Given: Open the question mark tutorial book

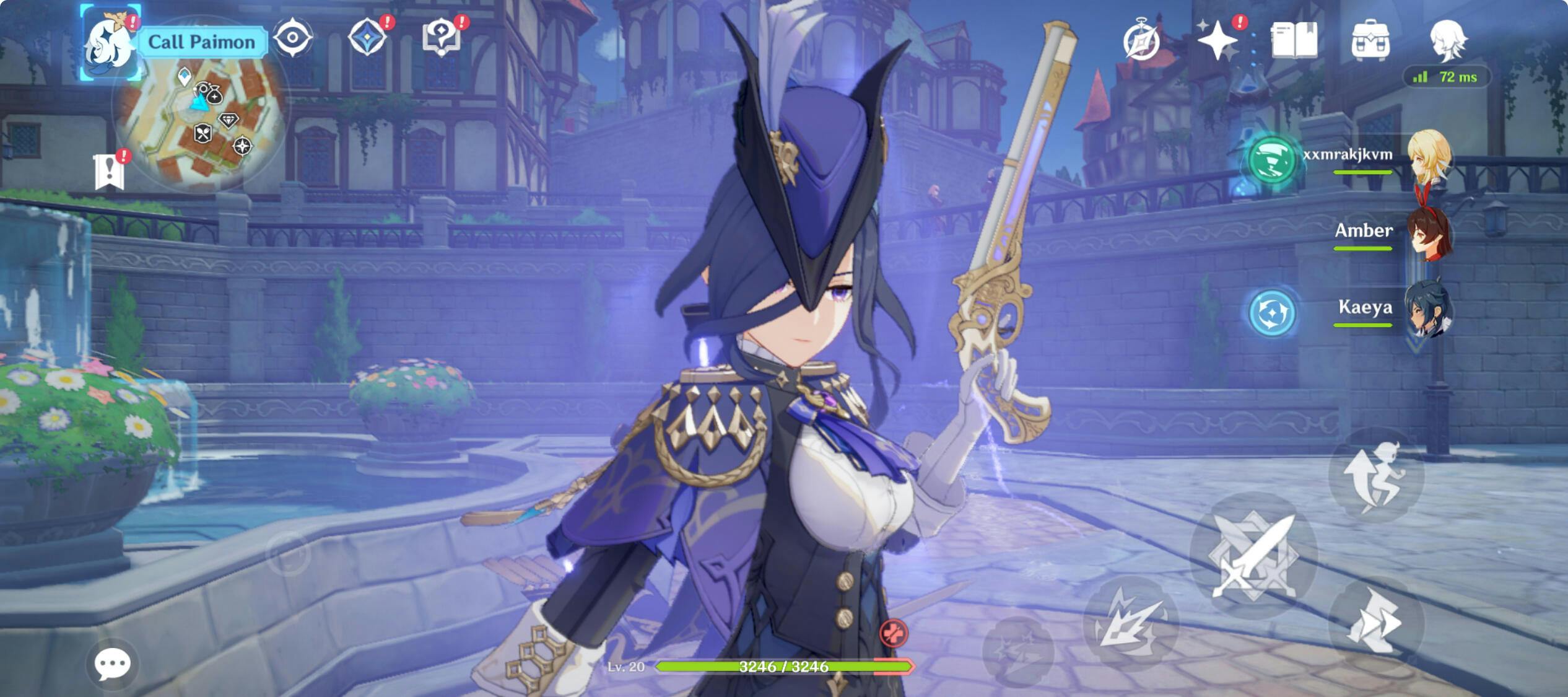Looking at the screenshot, I should 442,37.
